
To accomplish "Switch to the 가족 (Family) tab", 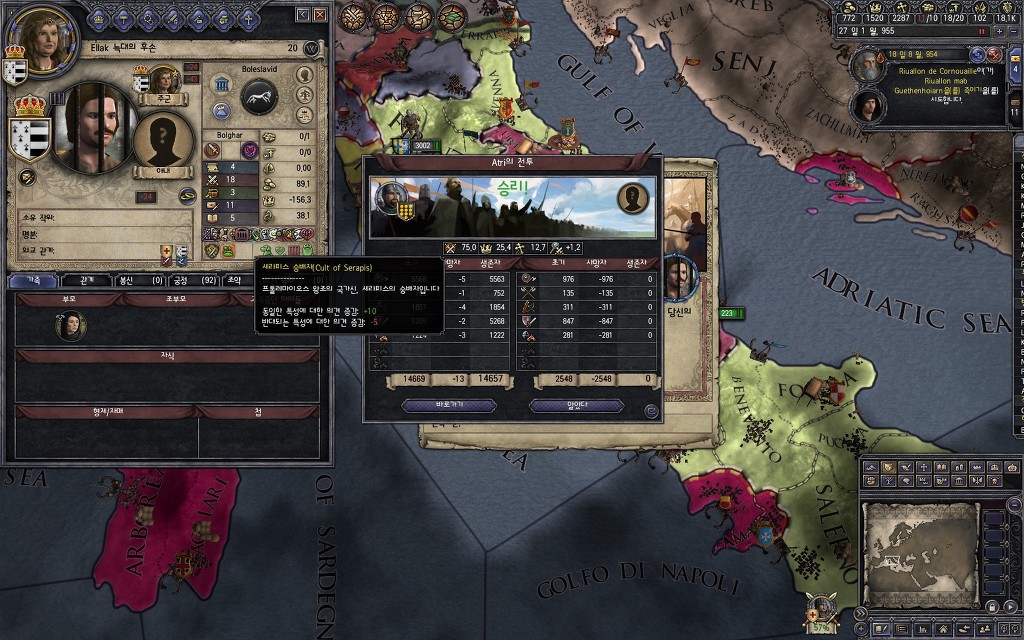I will coord(32,281).
